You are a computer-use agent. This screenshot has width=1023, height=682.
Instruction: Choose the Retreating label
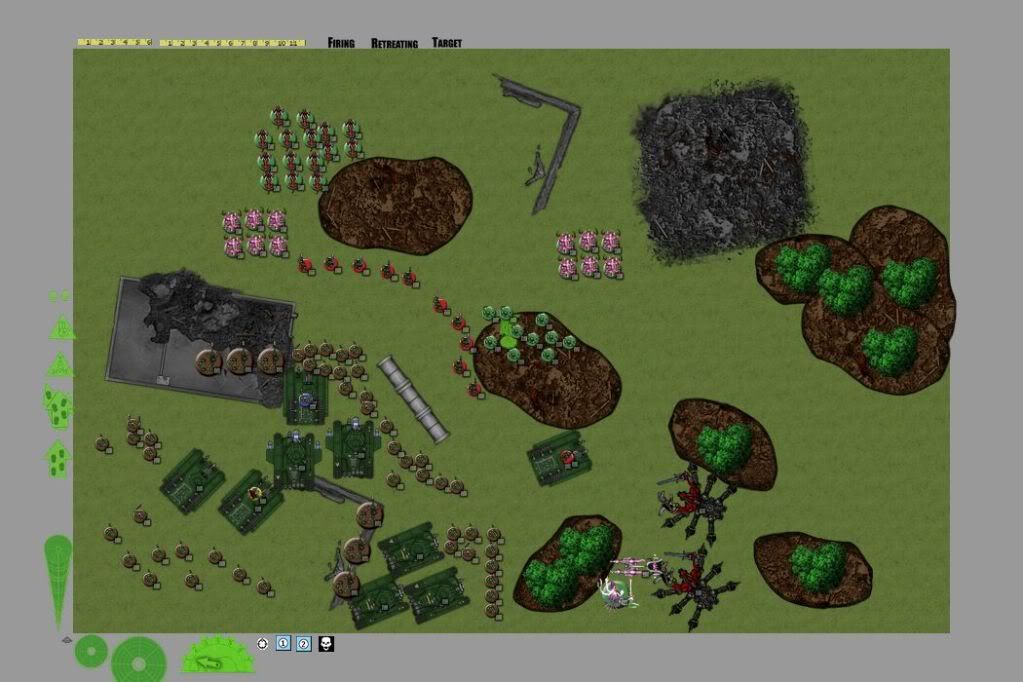click(x=394, y=43)
